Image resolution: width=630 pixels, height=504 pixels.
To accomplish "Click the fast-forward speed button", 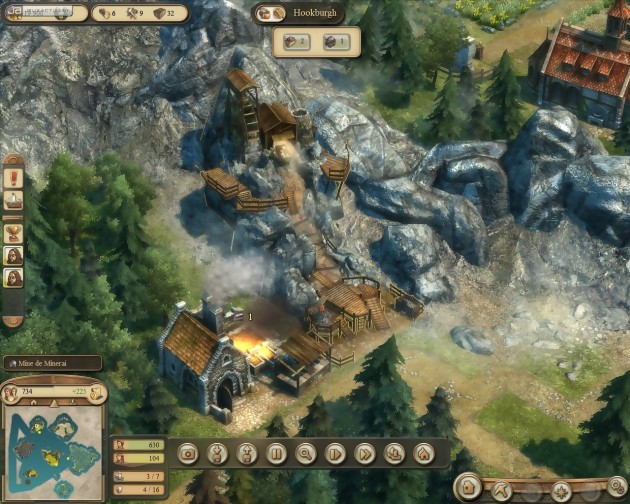I will (364, 453).
